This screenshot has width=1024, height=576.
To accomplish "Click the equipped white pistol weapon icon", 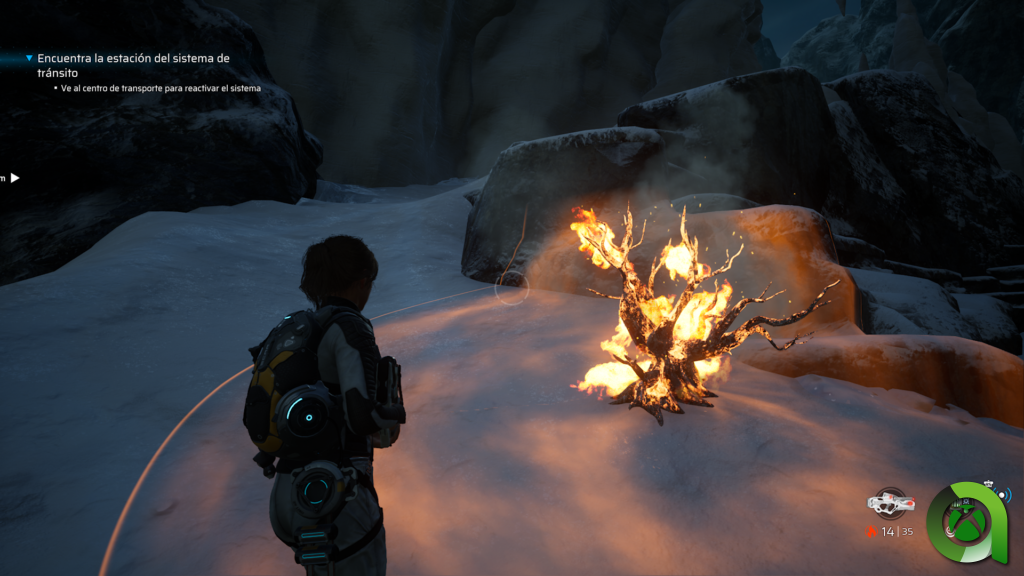I will point(888,503).
